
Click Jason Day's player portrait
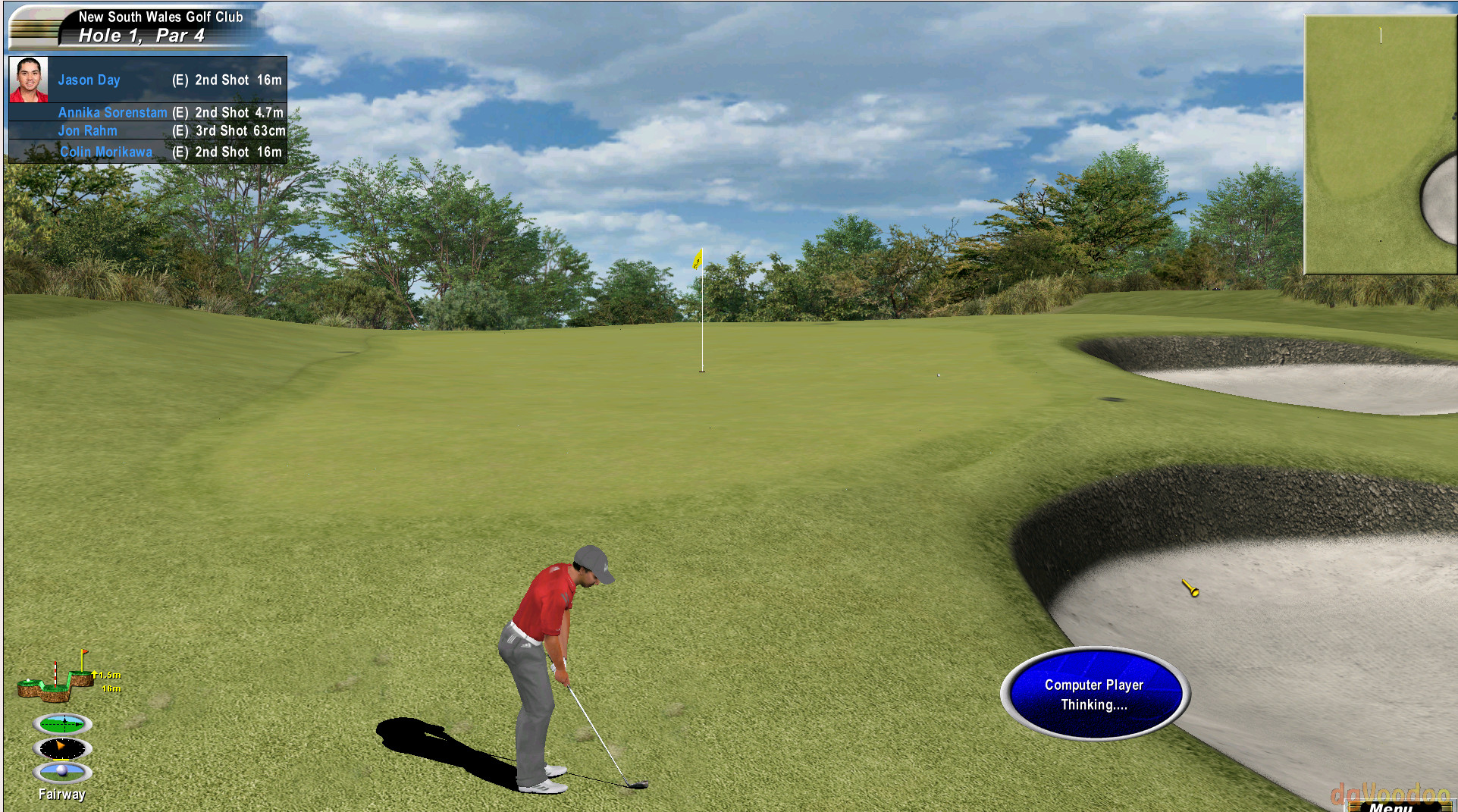pos(30,79)
